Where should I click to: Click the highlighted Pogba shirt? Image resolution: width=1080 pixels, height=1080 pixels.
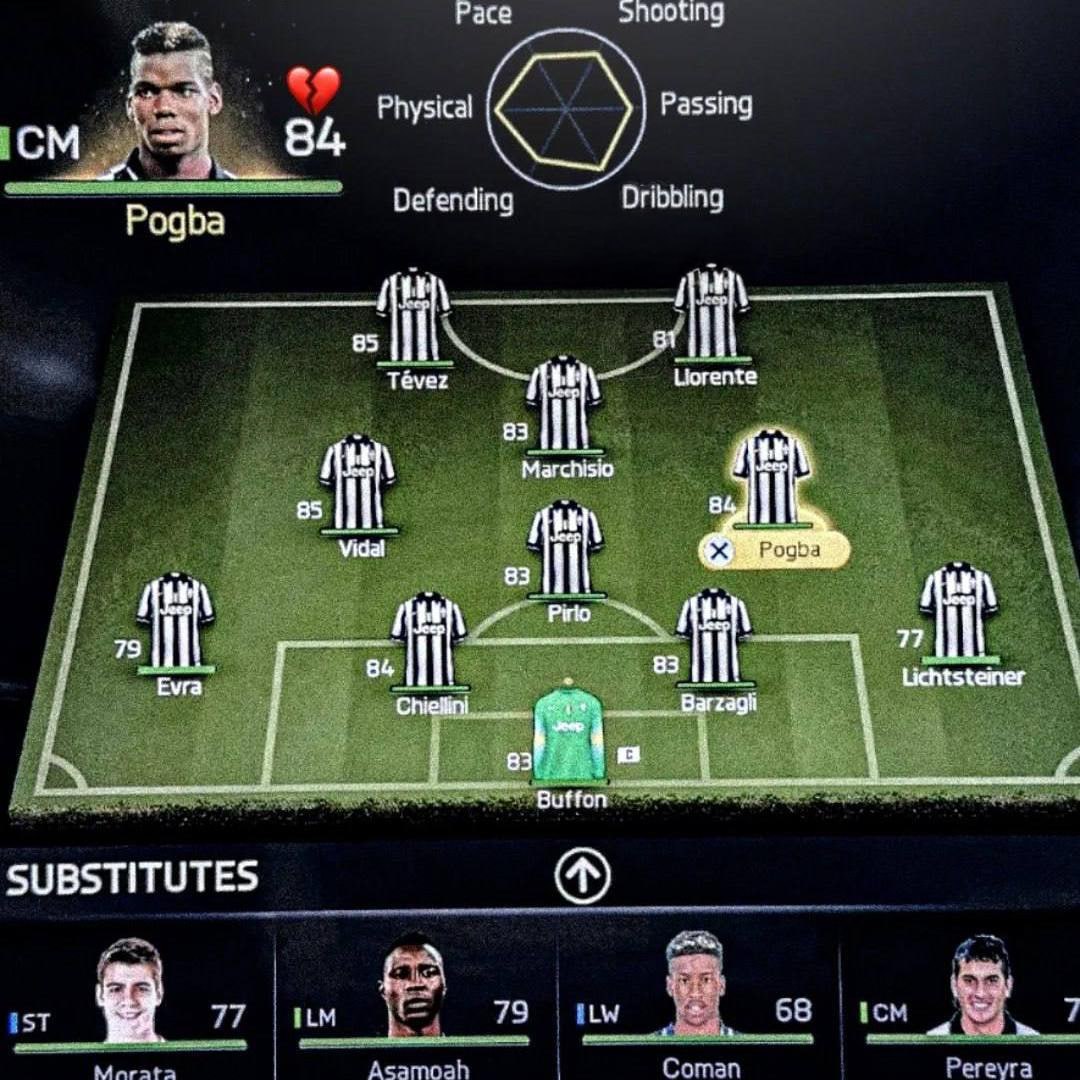tap(771, 477)
